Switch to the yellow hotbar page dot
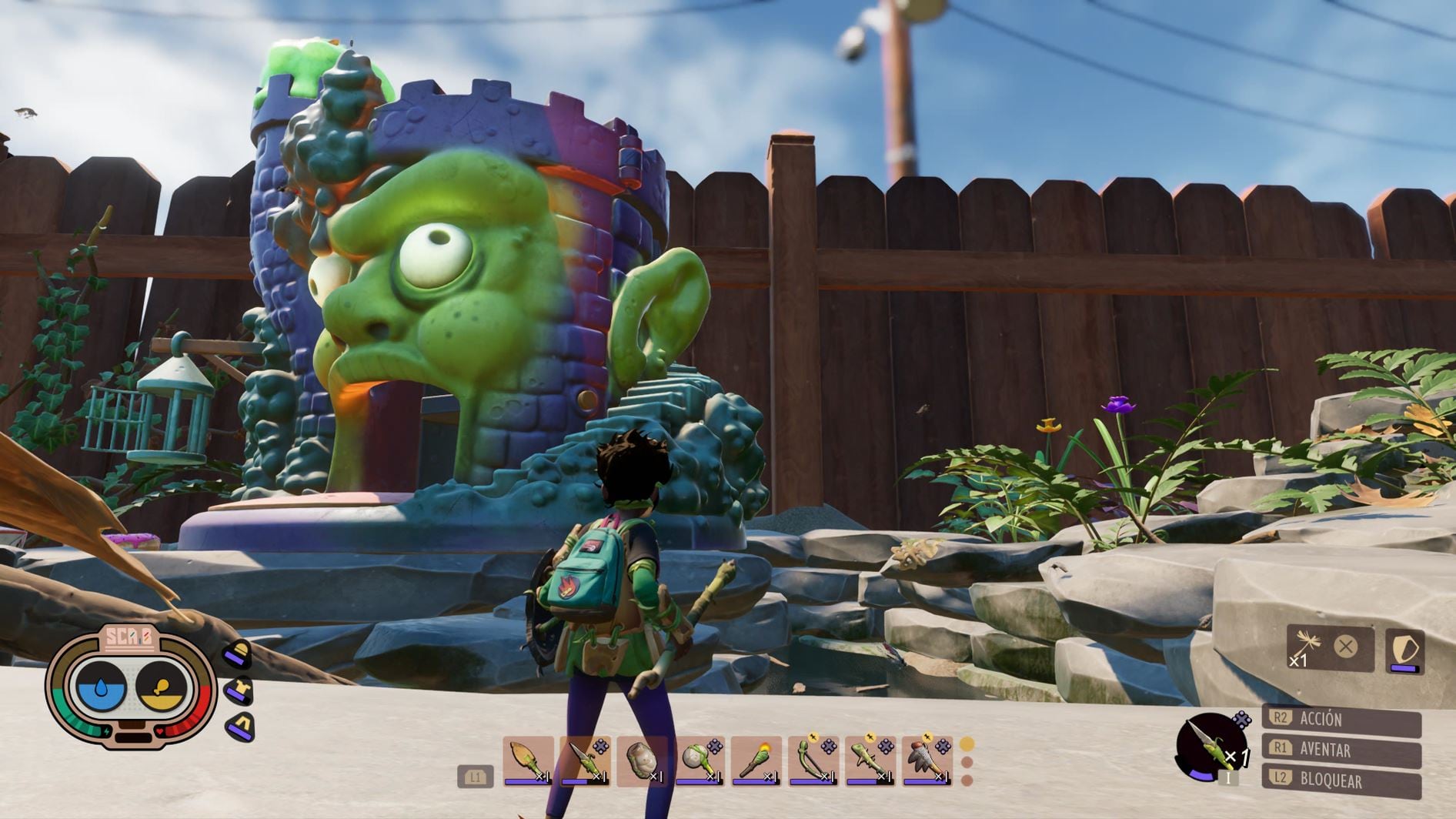Image resolution: width=1456 pixels, height=819 pixels. [x=967, y=744]
